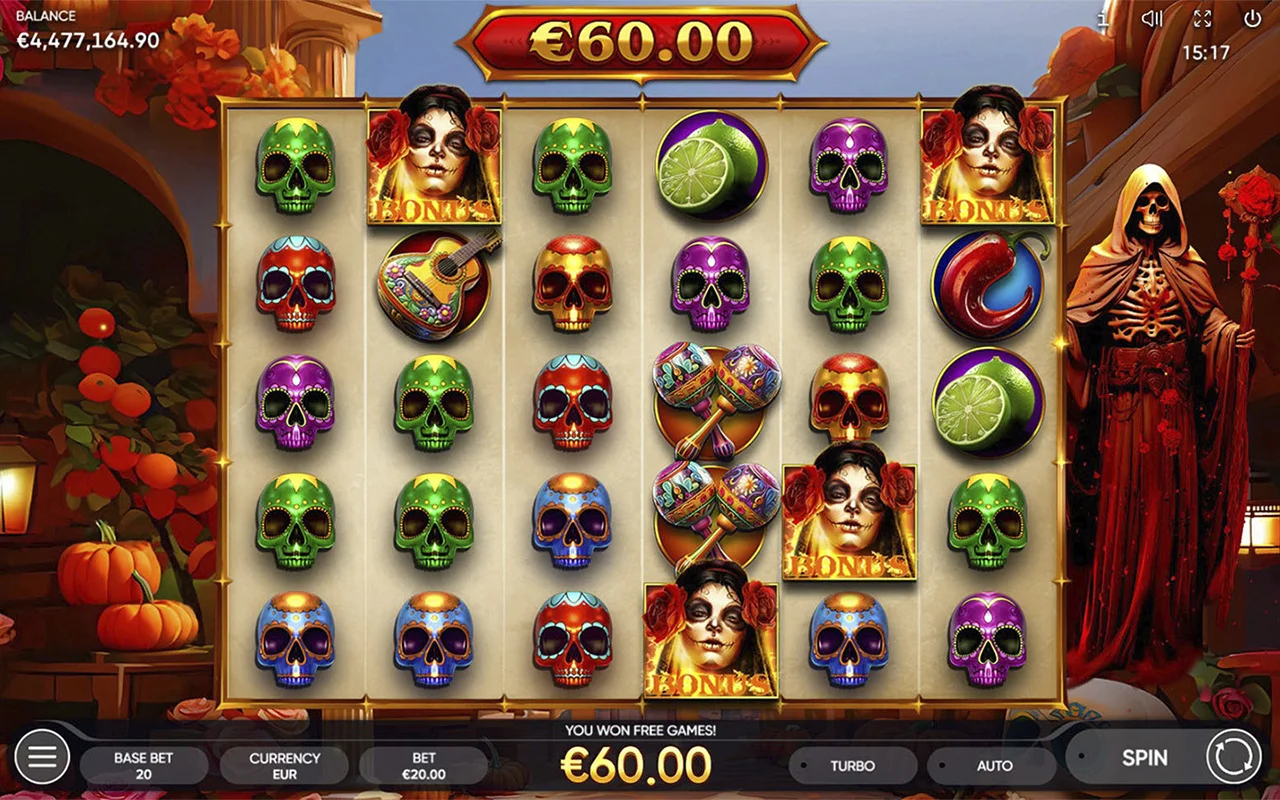Click the maracas symbol on the fourth reel
This screenshot has width=1280, height=800.
tap(712, 400)
